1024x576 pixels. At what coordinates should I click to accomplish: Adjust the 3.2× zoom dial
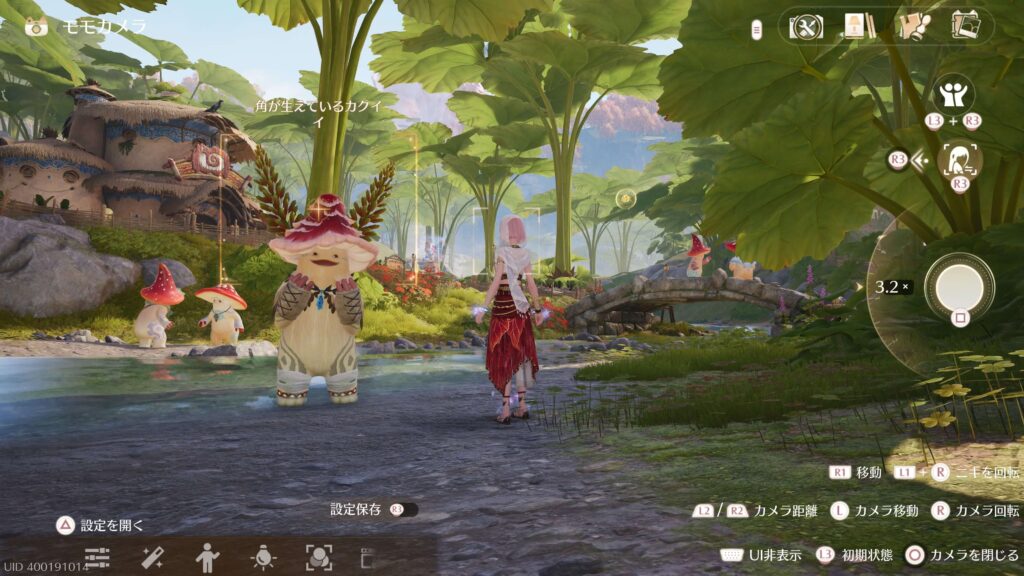pyautogui.click(x=892, y=287)
